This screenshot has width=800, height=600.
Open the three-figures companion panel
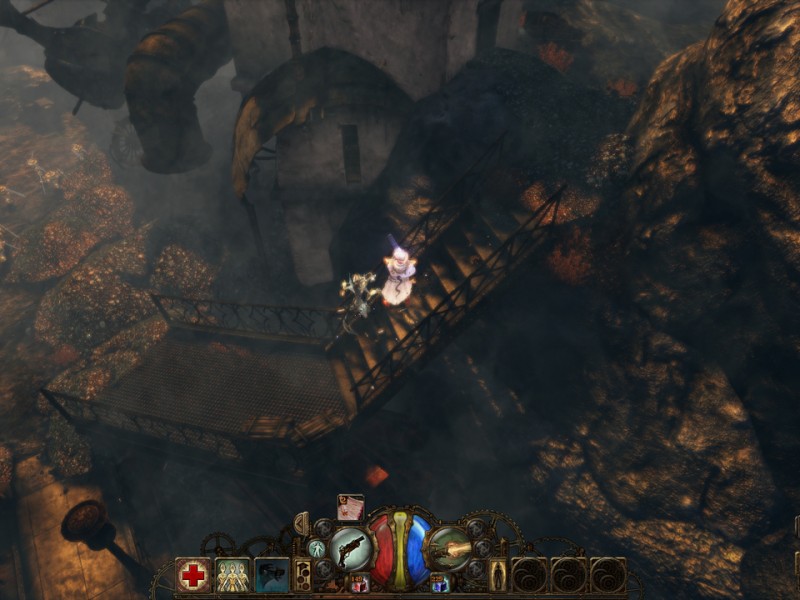point(233,574)
